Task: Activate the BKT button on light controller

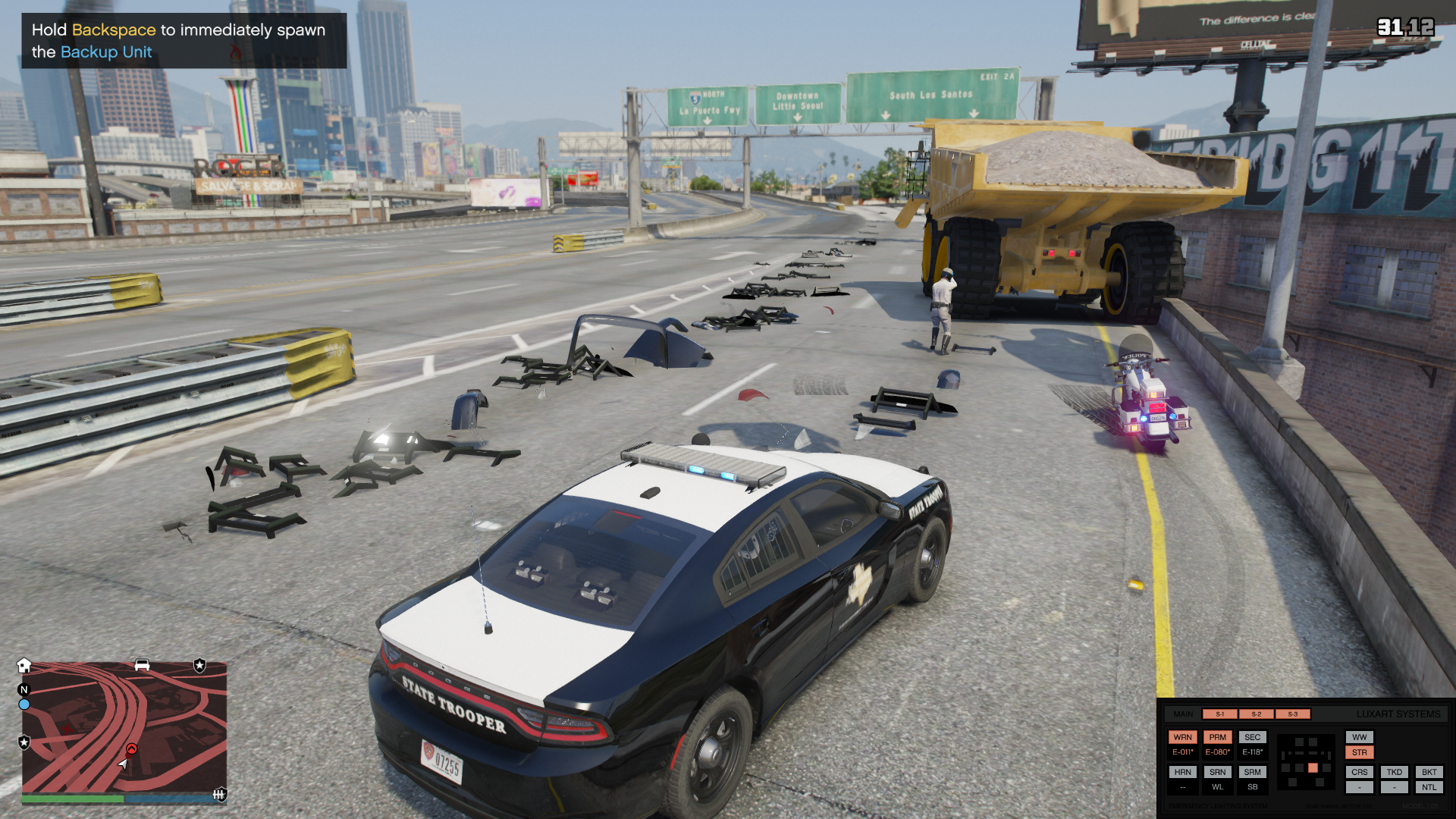Action: click(x=1429, y=772)
